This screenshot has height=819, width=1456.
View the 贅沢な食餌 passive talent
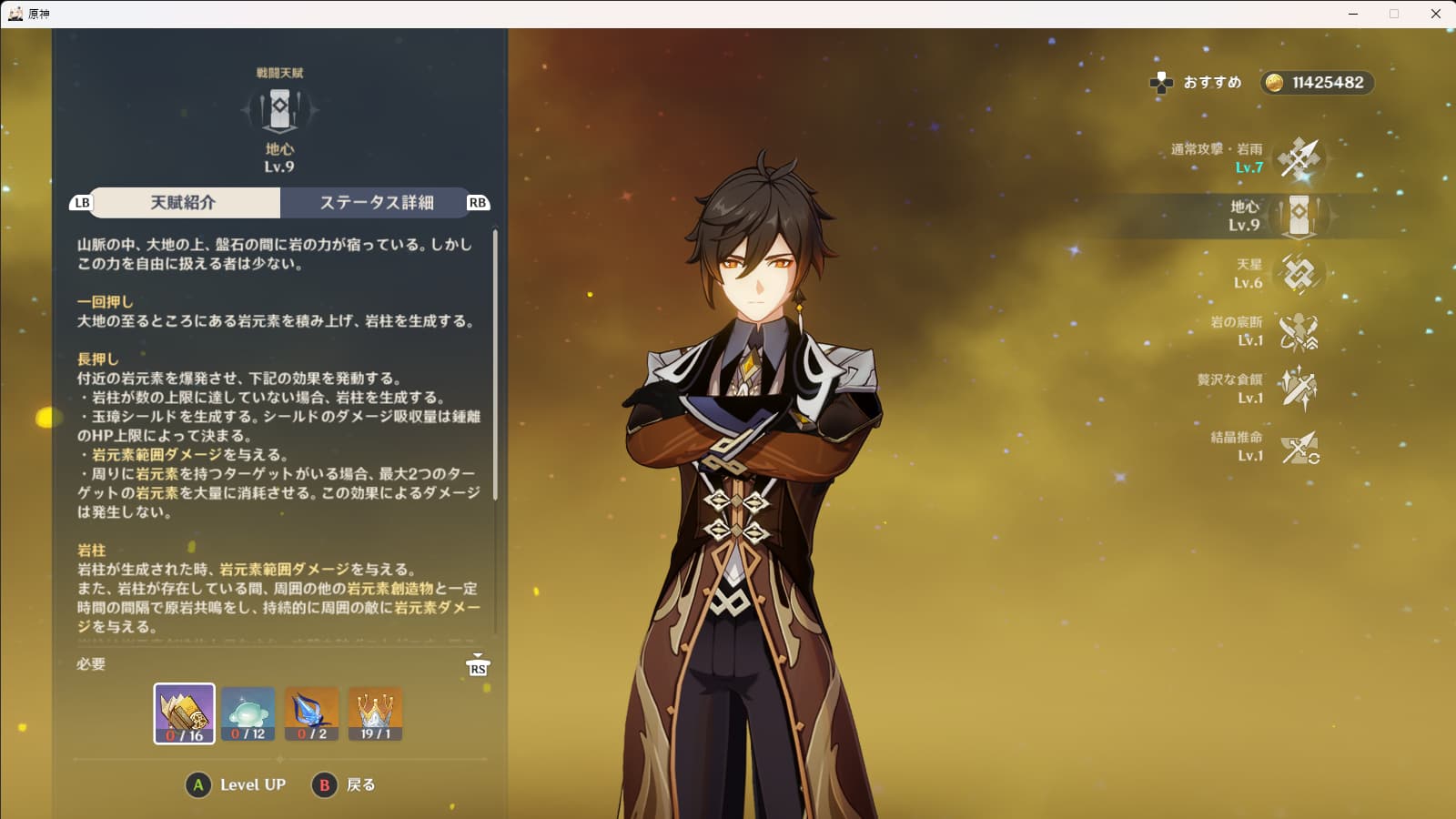coord(1299,389)
